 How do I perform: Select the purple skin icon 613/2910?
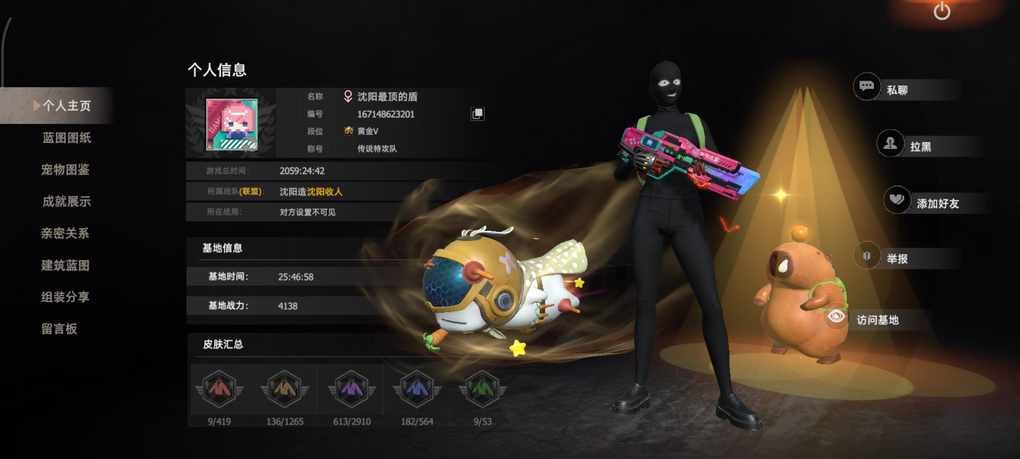coord(350,390)
